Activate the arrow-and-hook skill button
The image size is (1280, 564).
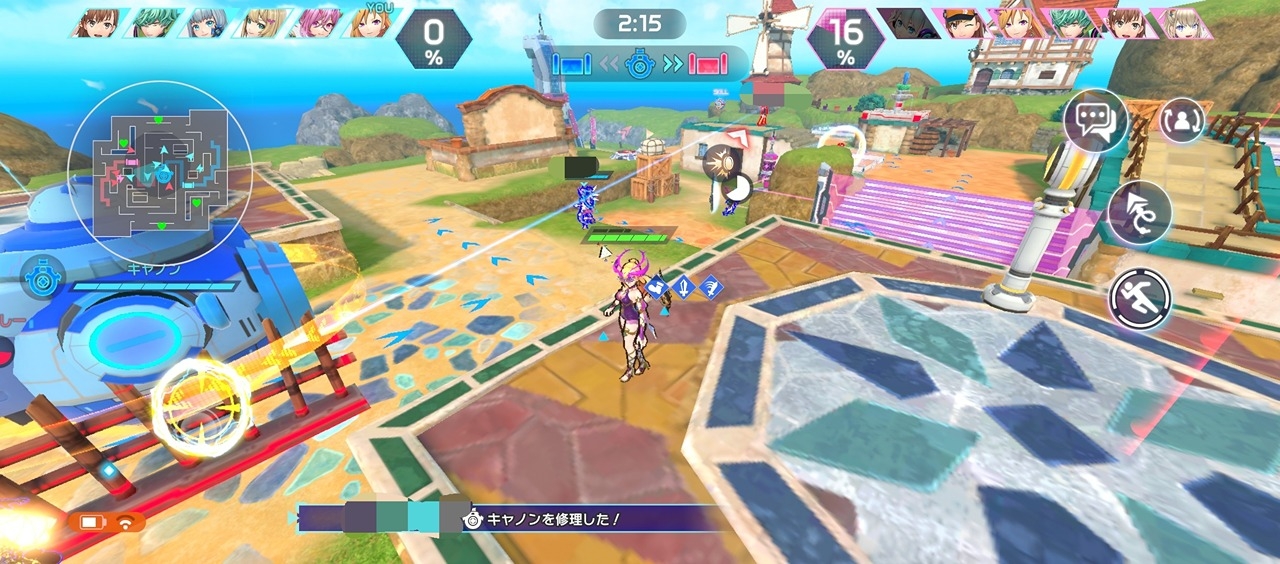(x=1139, y=212)
